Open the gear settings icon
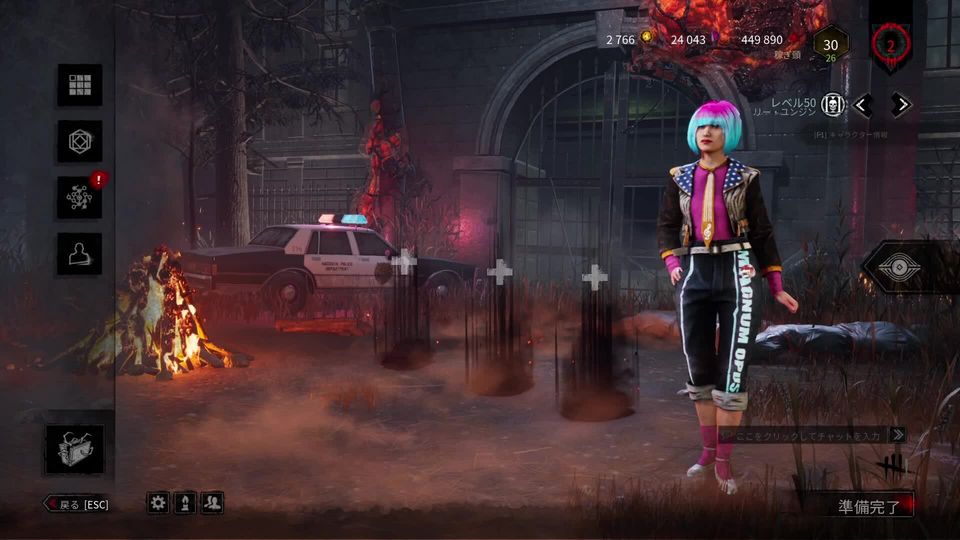The width and height of the screenshot is (960, 540). pyautogui.click(x=158, y=503)
